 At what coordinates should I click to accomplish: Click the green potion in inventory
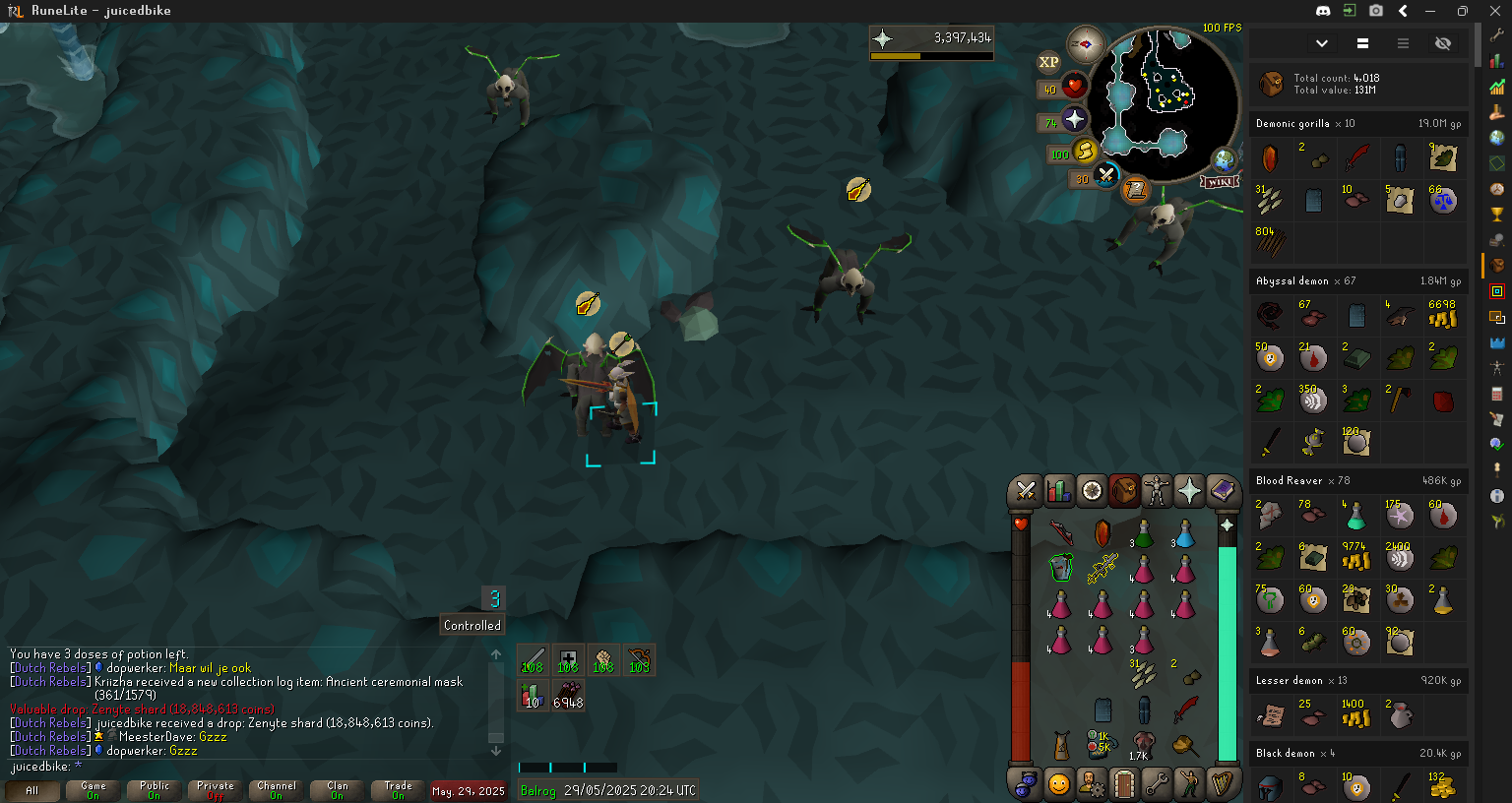tap(1144, 534)
